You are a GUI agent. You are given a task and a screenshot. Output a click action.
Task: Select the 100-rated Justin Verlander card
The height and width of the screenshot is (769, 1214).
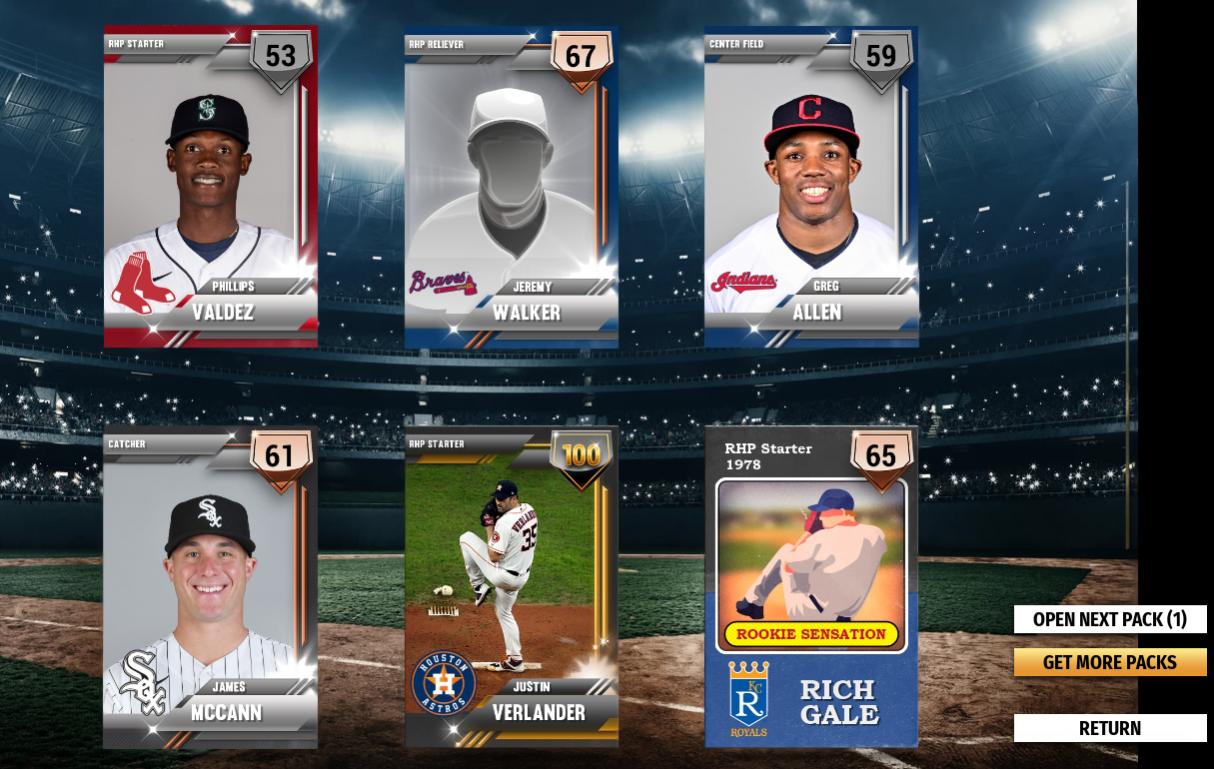511,588
